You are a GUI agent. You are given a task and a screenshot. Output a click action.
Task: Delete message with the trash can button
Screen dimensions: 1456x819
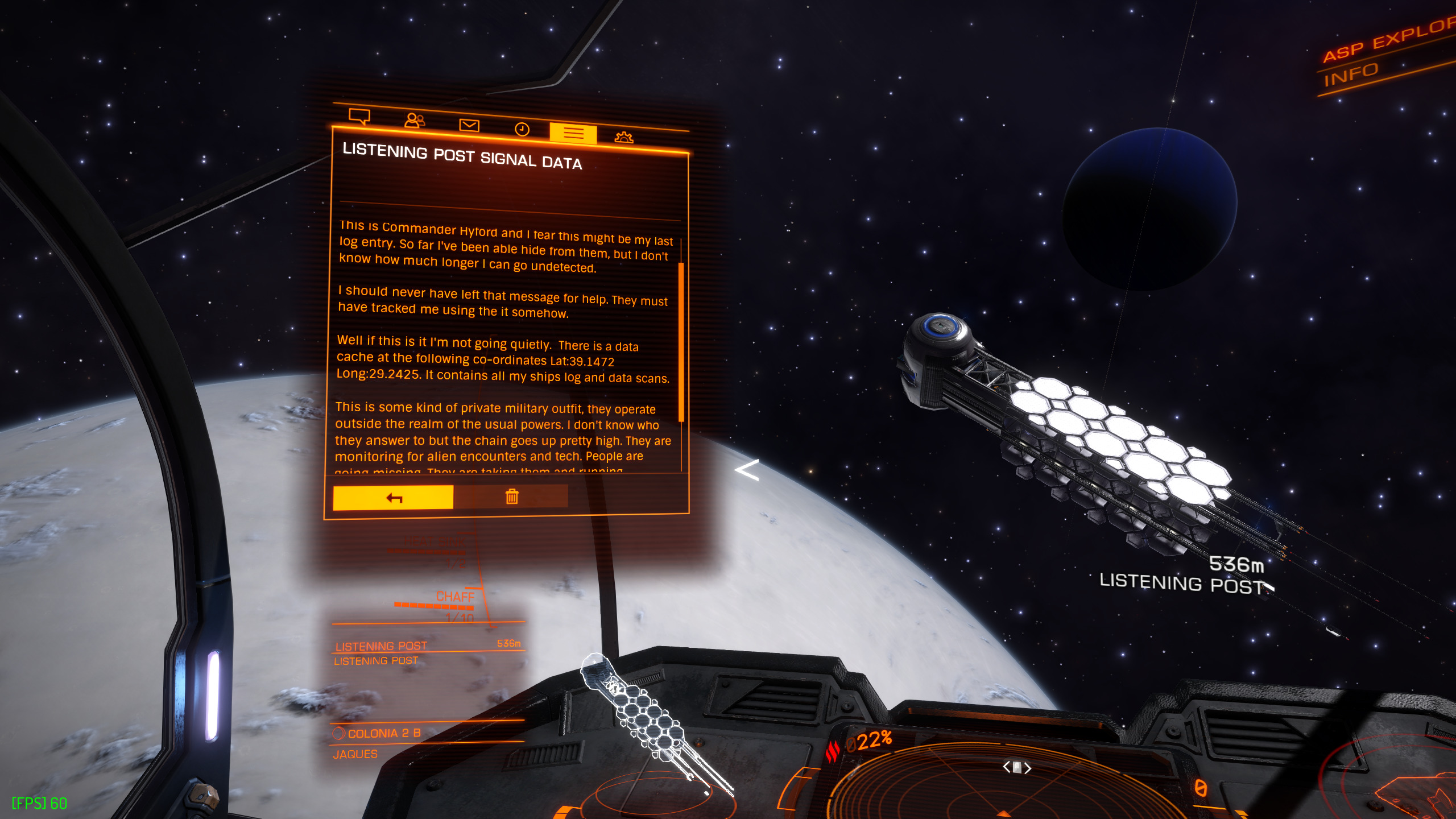pyautogui.click(x=511, y=497)
